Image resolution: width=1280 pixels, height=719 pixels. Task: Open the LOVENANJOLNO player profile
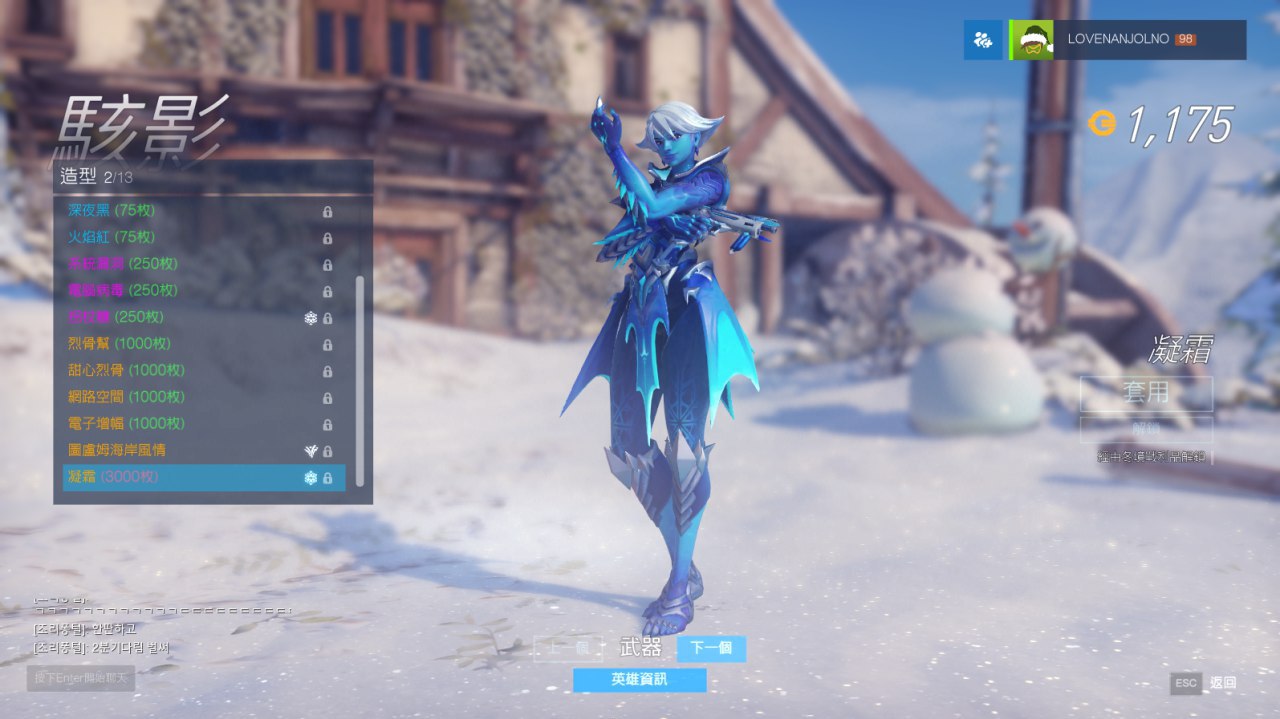[1128, 40]
